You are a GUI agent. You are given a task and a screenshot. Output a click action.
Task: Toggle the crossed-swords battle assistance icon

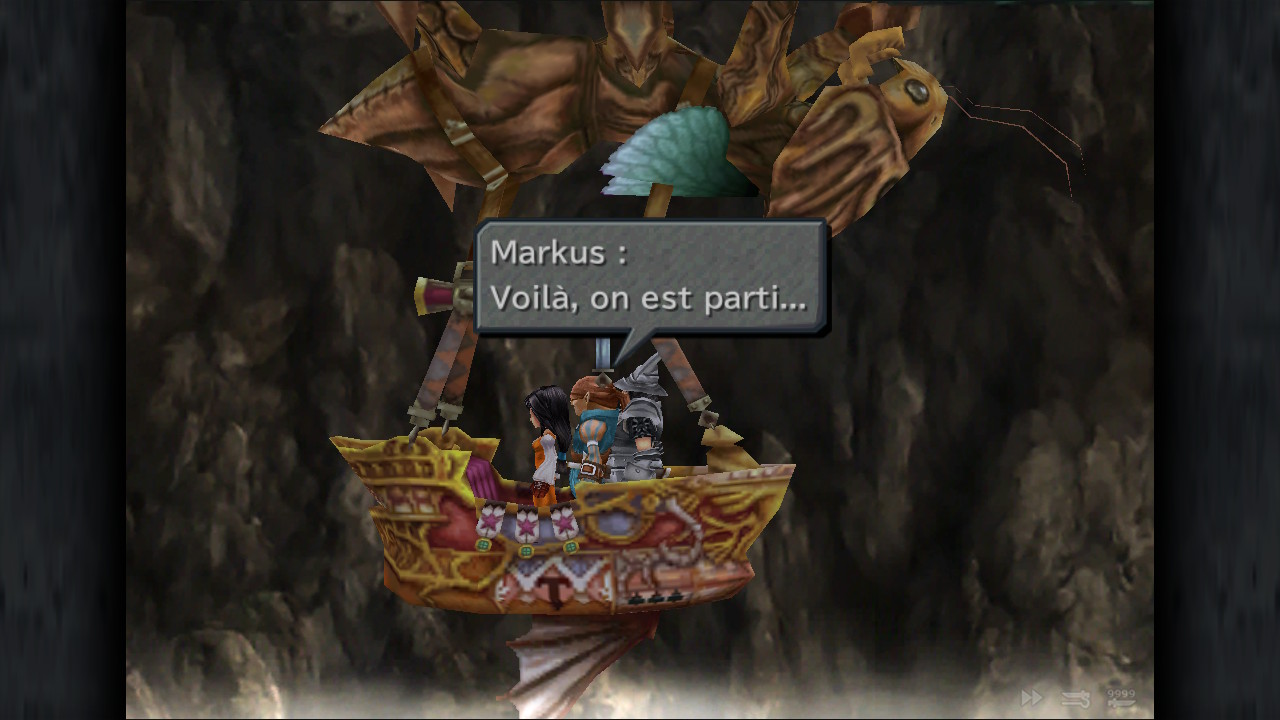click(1076, 699)
